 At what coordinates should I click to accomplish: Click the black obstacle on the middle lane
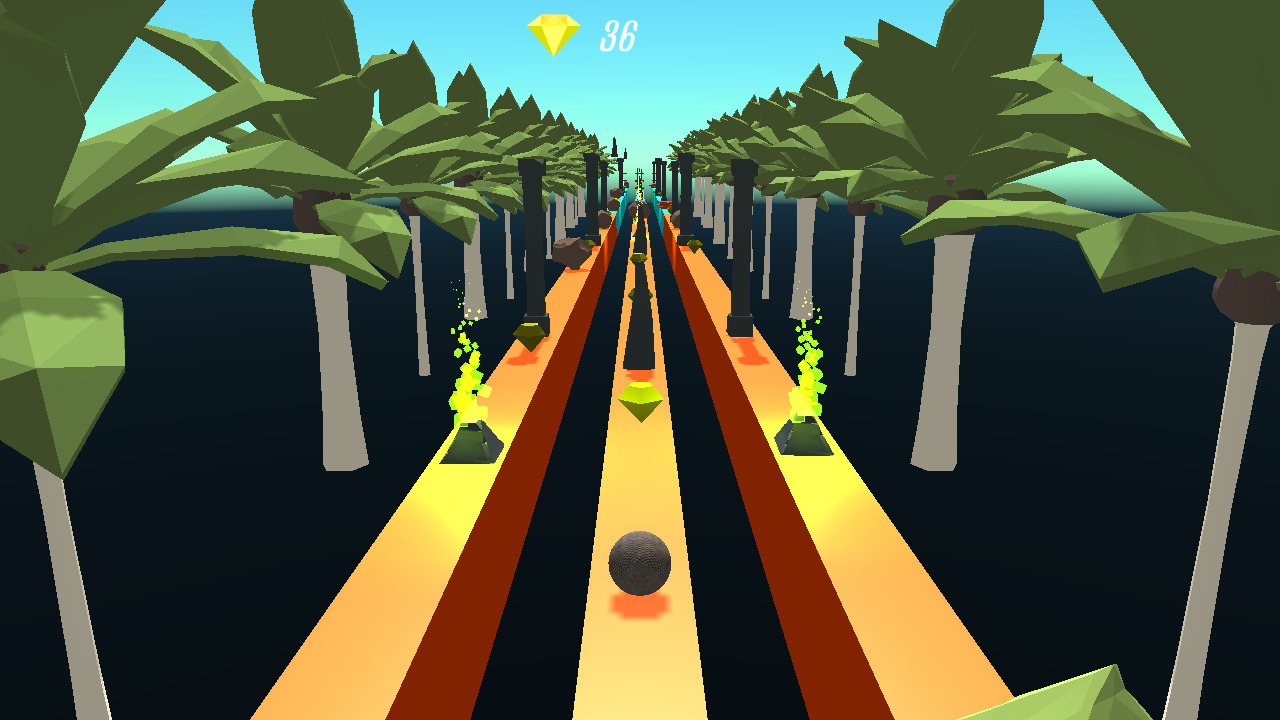click(640, 310)
